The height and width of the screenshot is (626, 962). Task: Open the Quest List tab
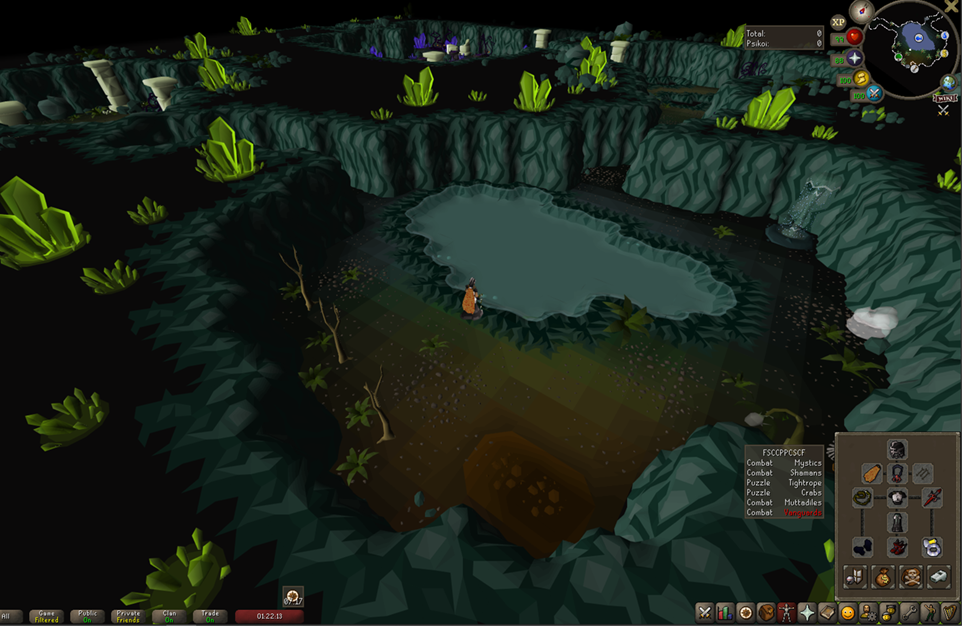tap(746, 612)
